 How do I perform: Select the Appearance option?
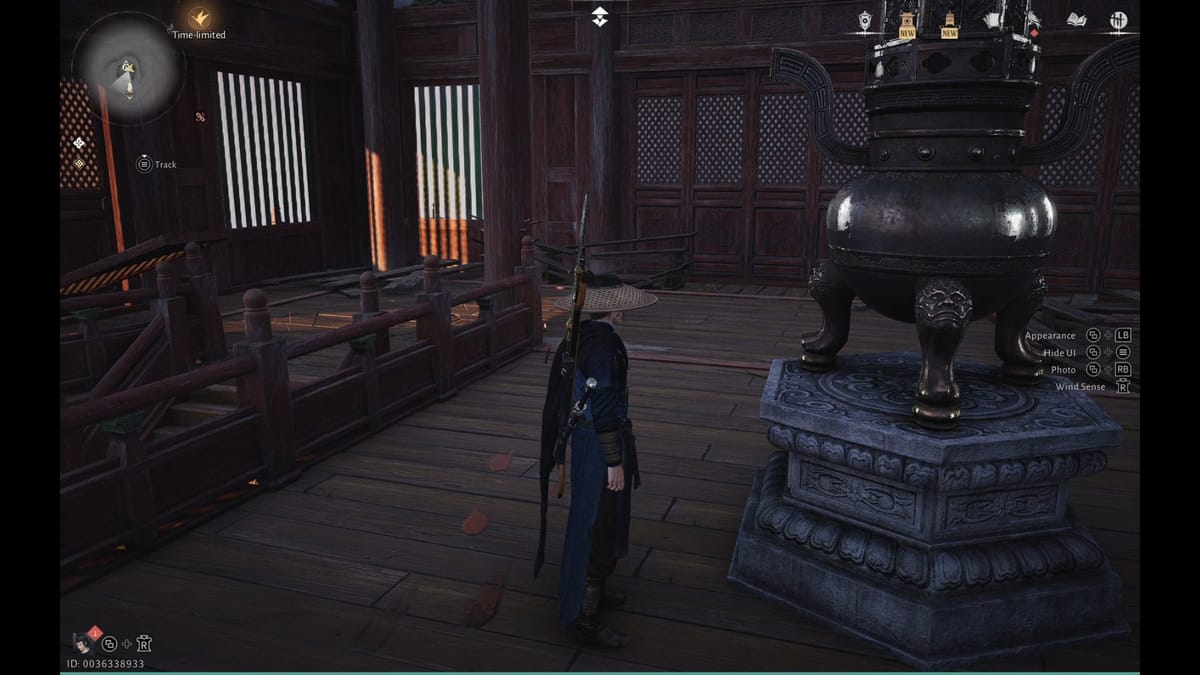1050,336
